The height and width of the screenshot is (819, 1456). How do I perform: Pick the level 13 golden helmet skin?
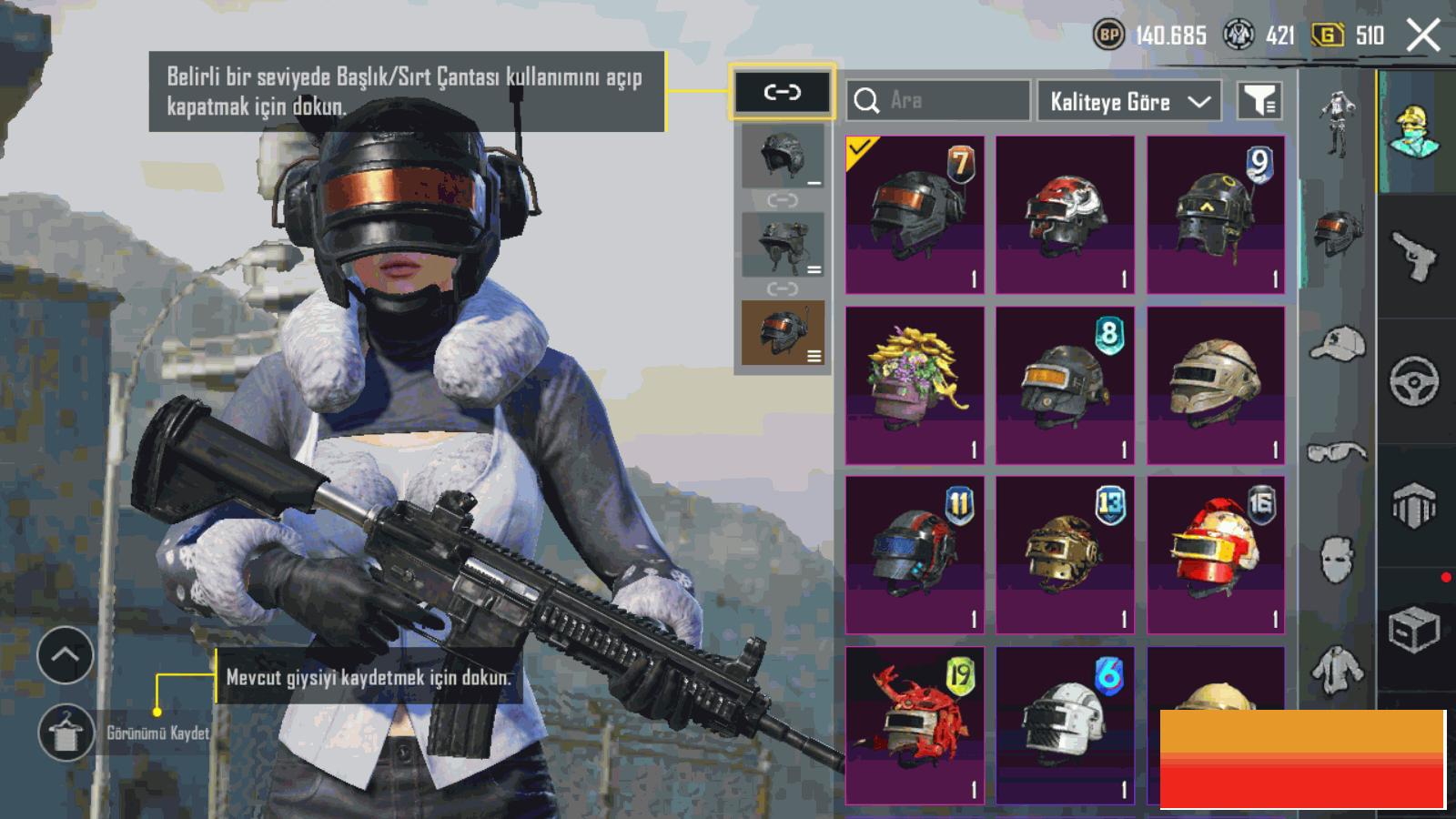click(x=1065, y=555)
